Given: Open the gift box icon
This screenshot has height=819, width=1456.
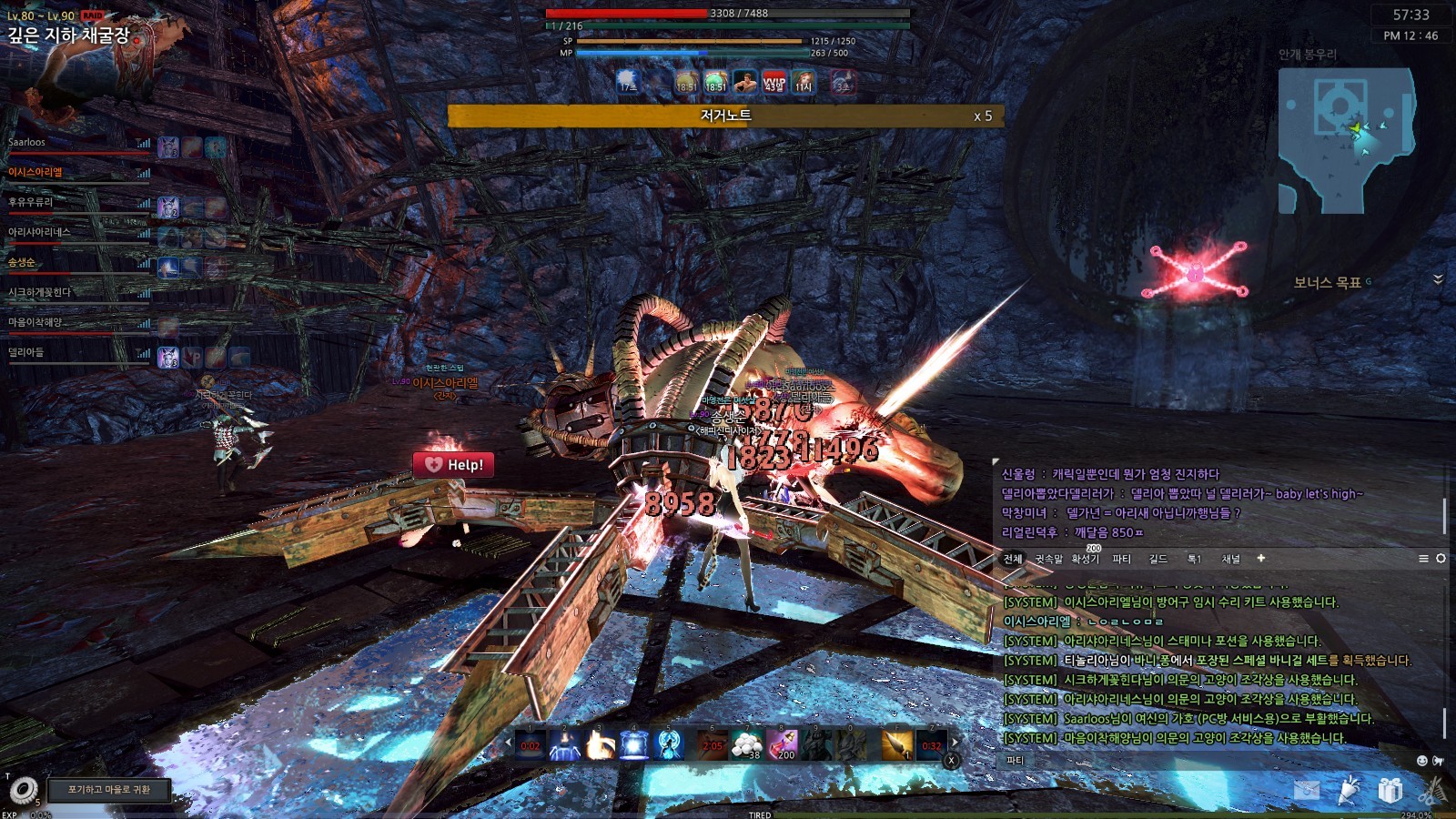Looking at the screenshot, I should 1390,790.
